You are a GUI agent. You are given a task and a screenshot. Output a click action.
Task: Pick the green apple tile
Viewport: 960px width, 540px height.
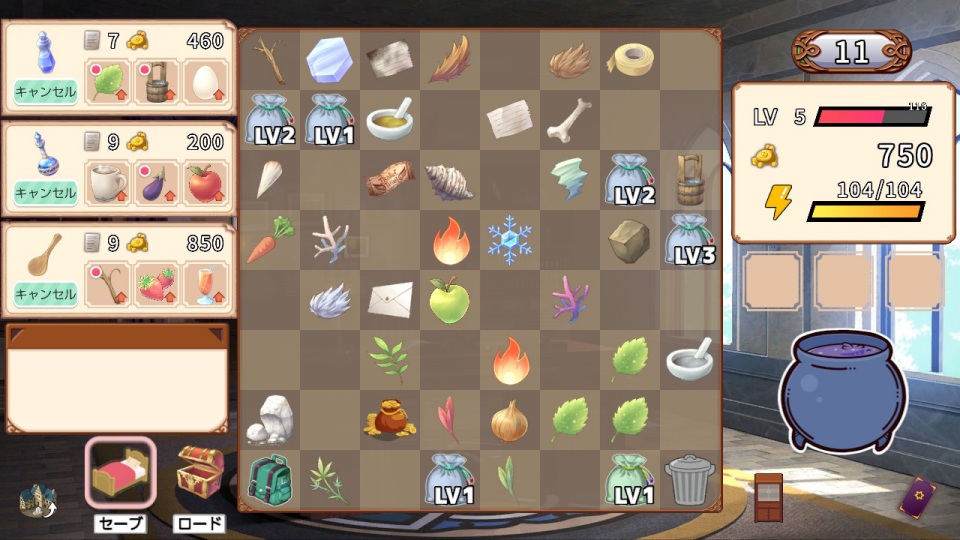tap(449, 300)
